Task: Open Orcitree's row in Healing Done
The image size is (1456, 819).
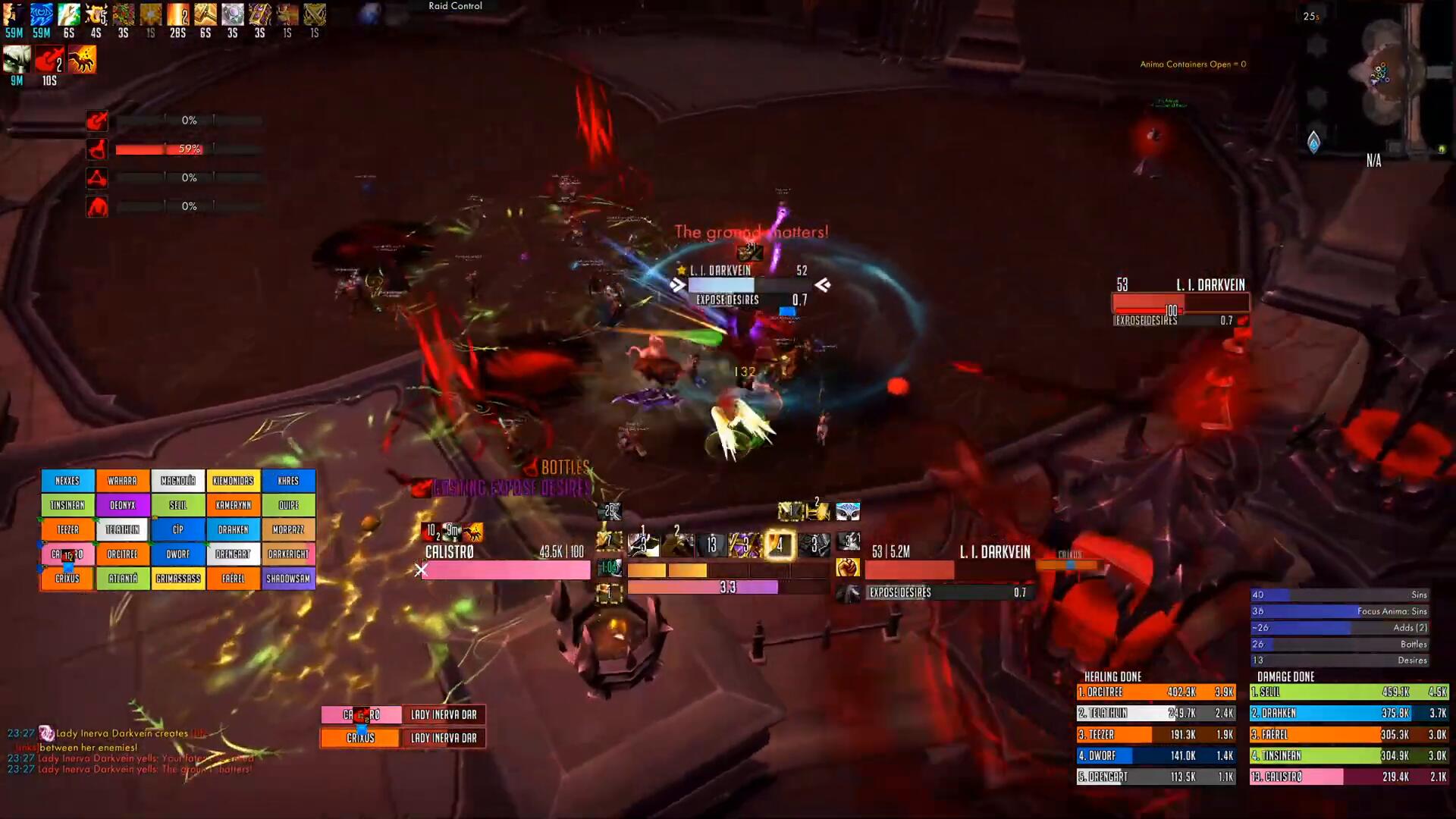Action: (x=1156, y=692)
